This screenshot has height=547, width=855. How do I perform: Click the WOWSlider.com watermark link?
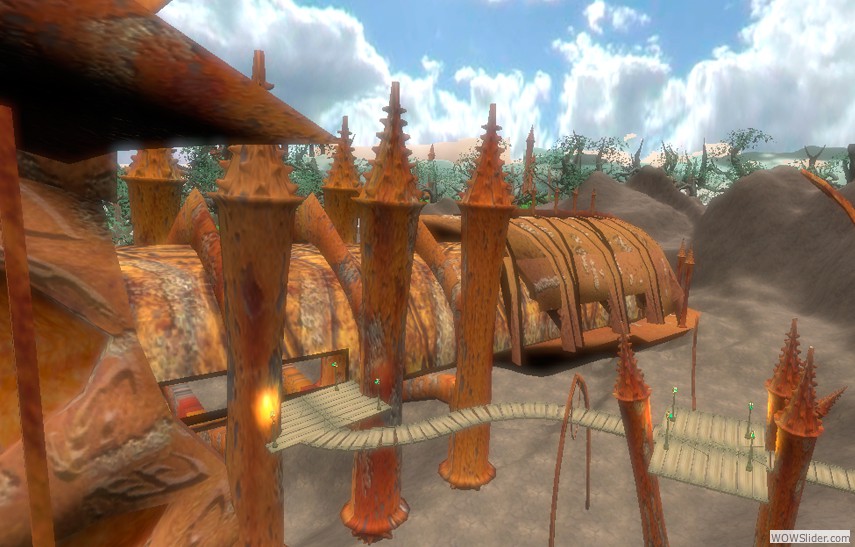pos(809,537)
